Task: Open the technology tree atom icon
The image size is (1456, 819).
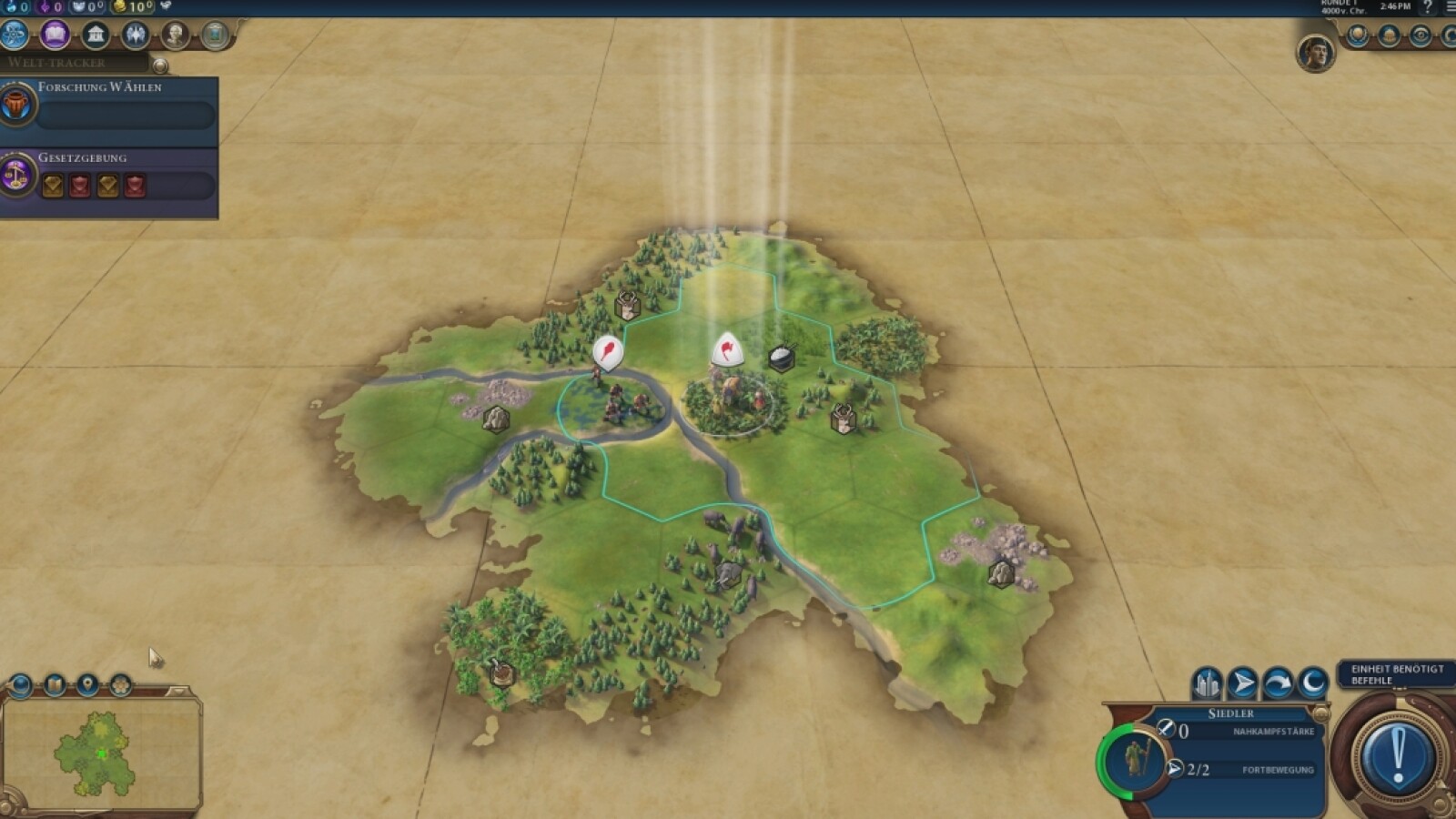Action: click(x=14, y=35)
